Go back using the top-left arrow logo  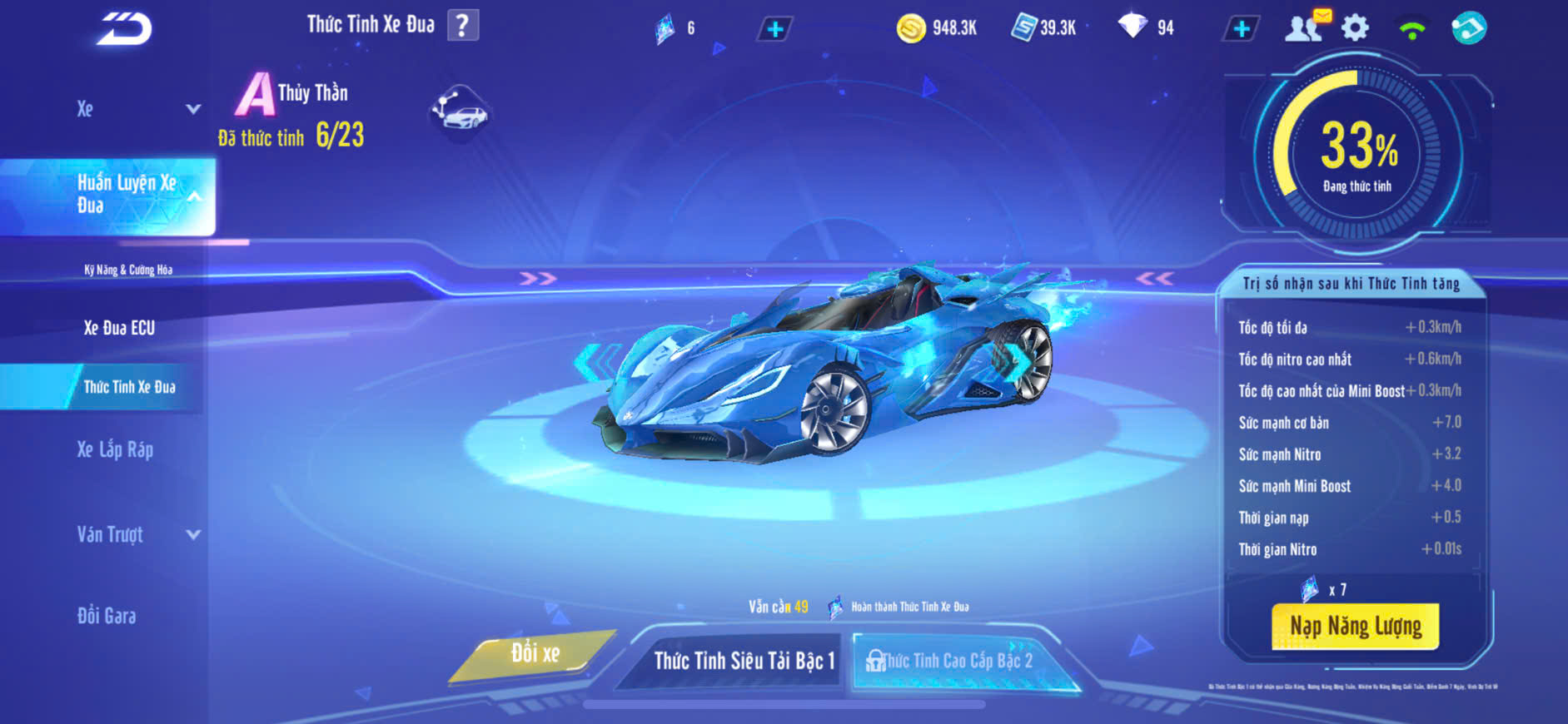point(124,29)
